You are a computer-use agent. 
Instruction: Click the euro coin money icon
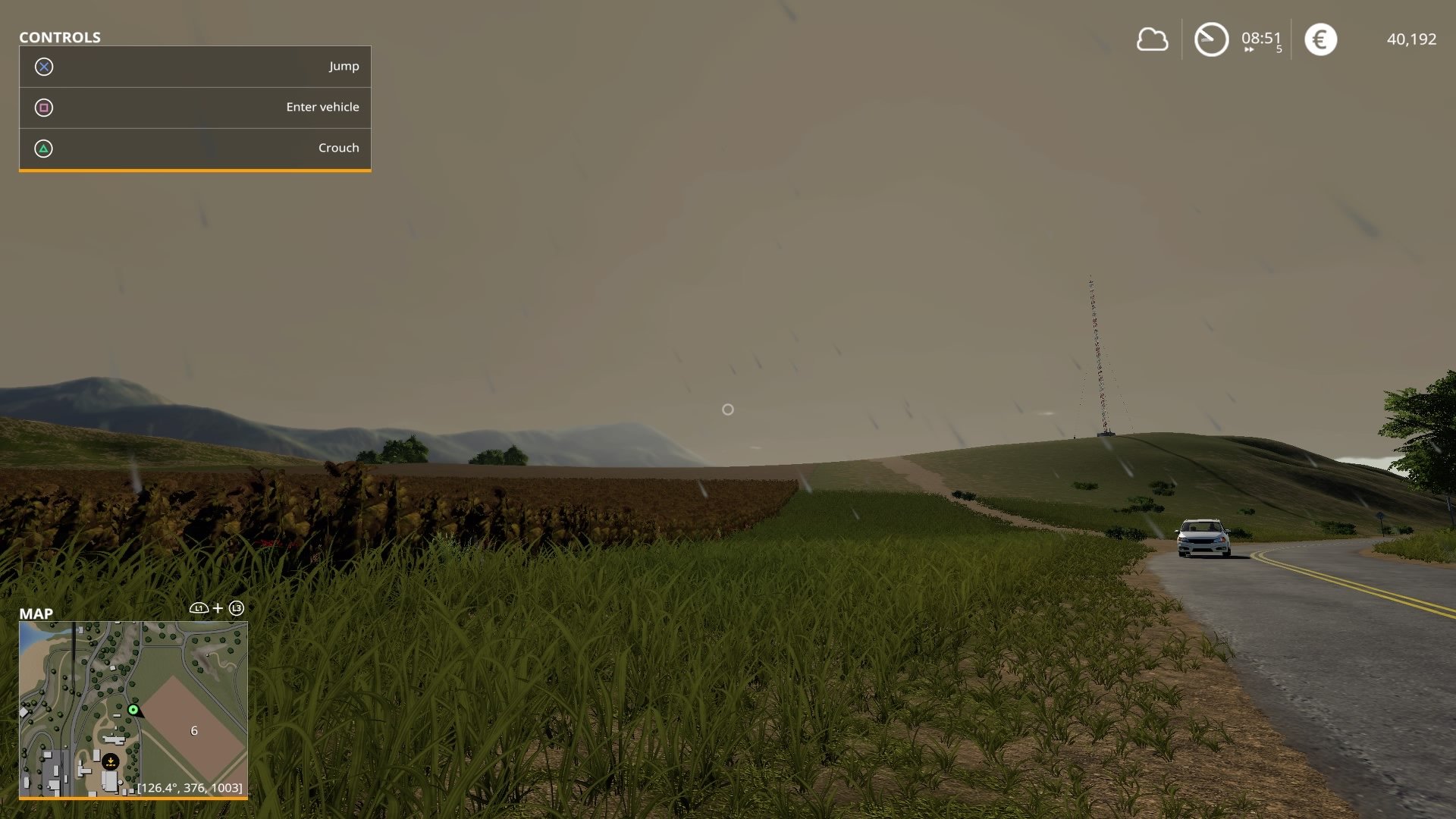[x=1320, y=39]
